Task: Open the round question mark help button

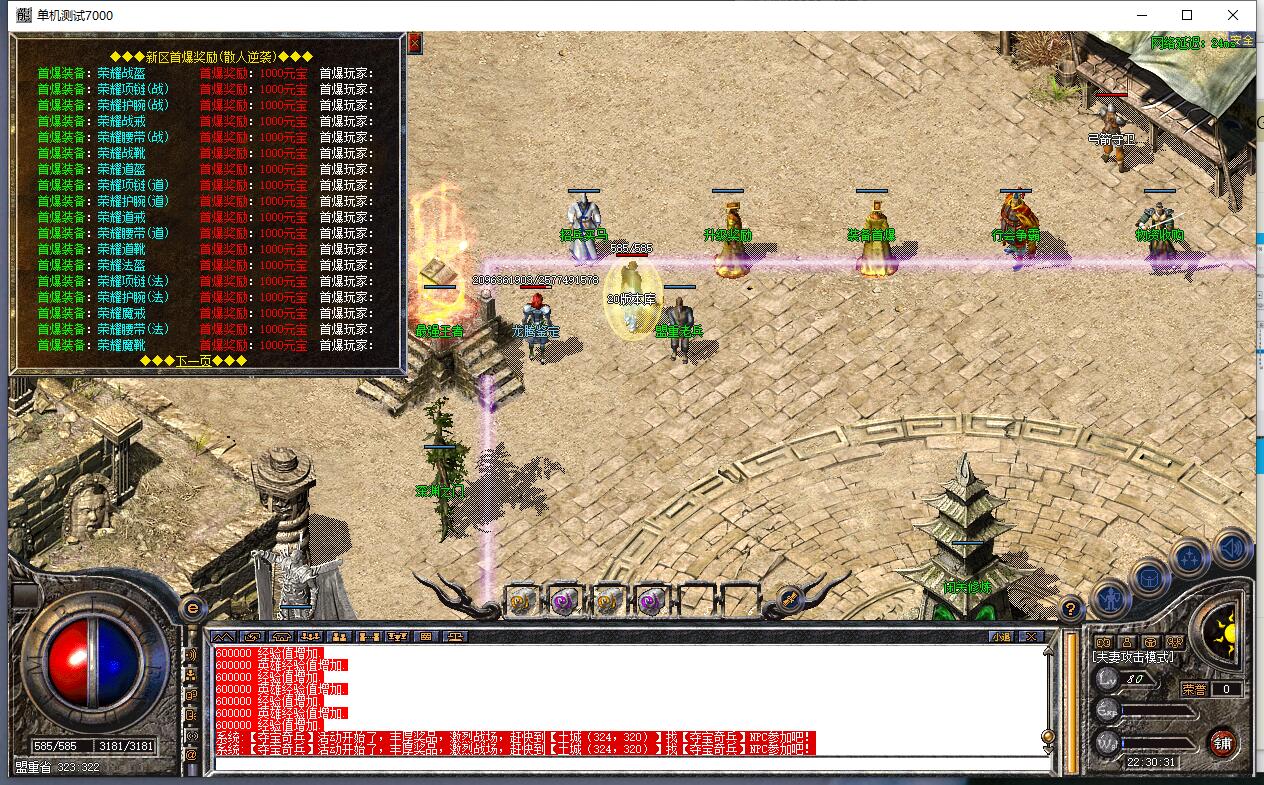Action: tap(1071, 607)
